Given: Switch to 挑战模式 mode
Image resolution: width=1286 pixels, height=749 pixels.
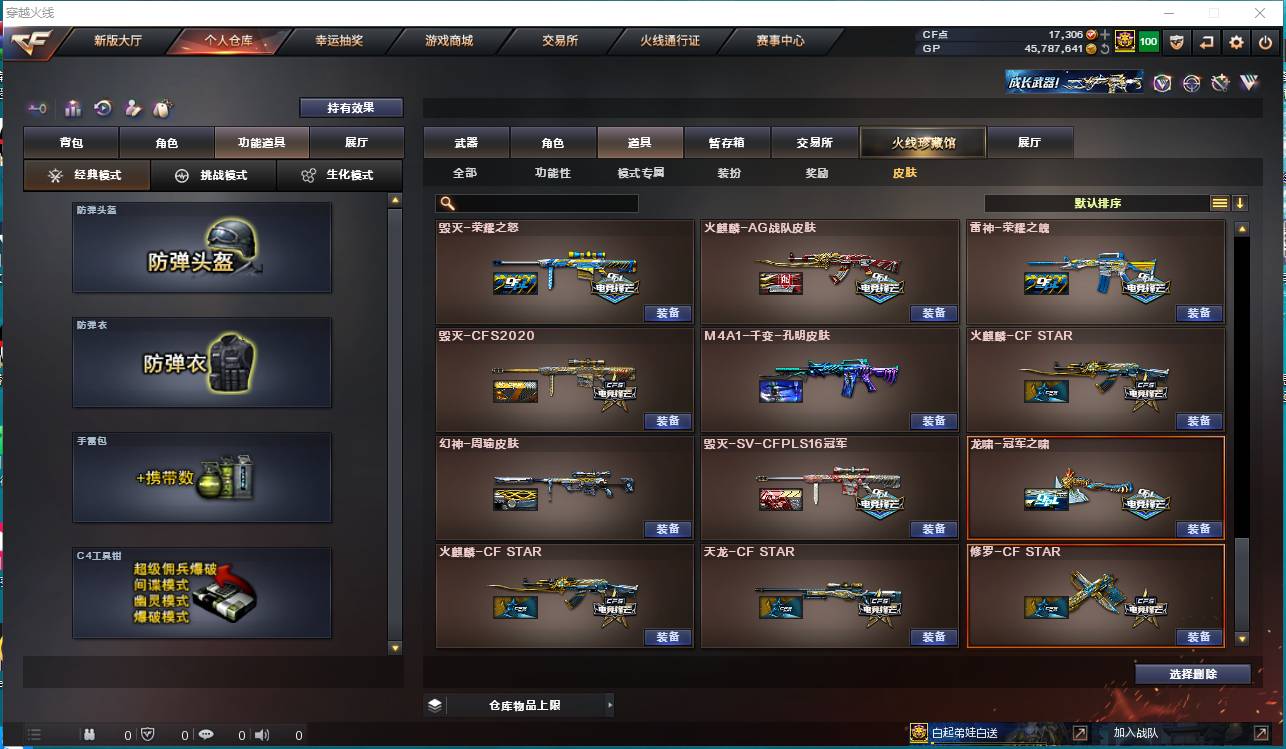Looking at the screenshot, I should (214, 175).
